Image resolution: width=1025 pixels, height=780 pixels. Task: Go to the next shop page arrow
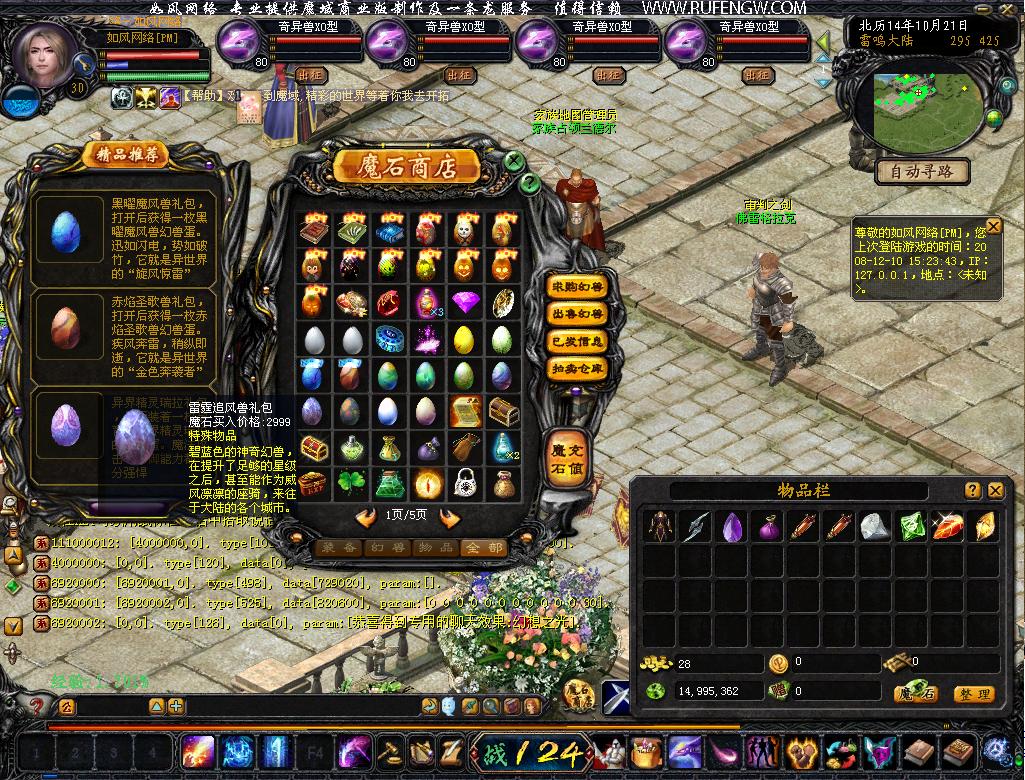[449, 517]
